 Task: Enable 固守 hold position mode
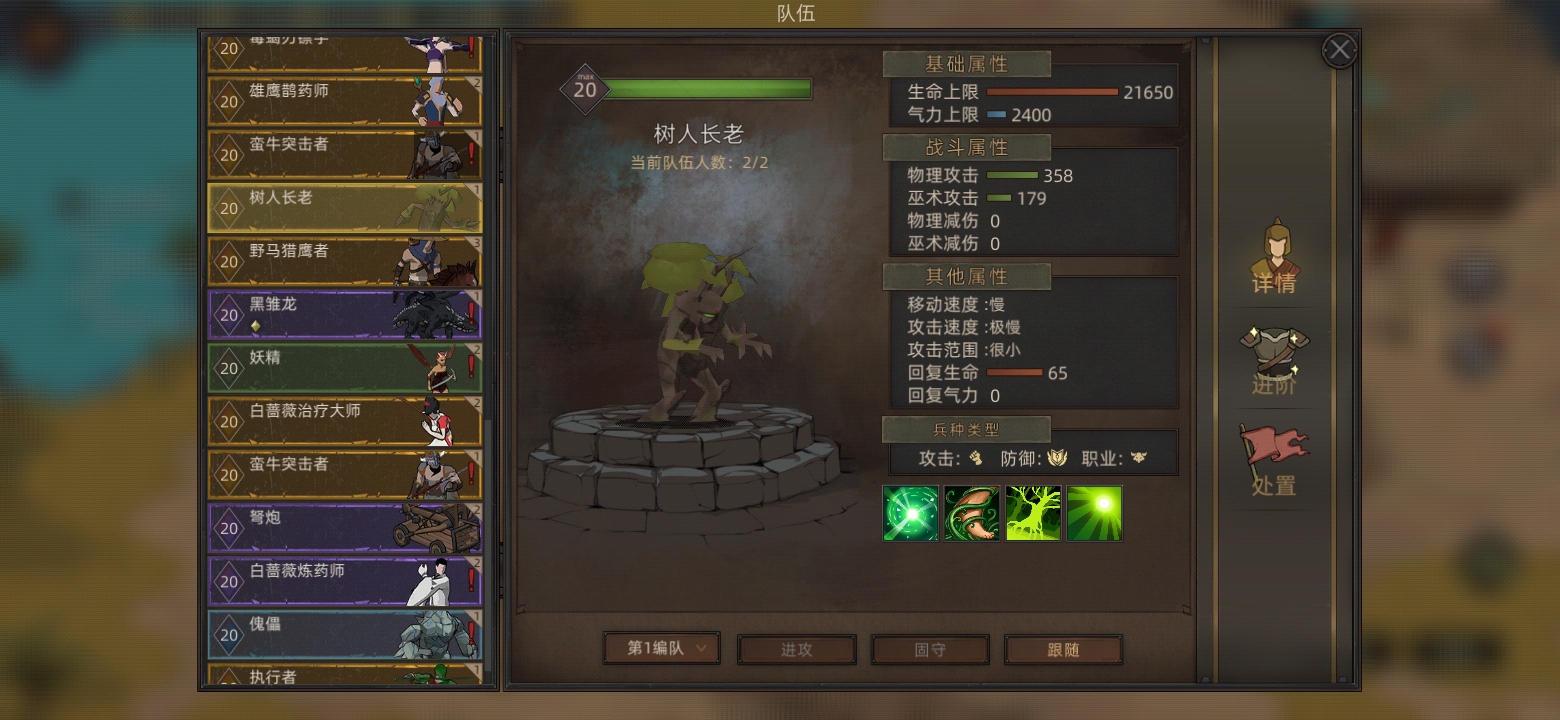(930, 648)
